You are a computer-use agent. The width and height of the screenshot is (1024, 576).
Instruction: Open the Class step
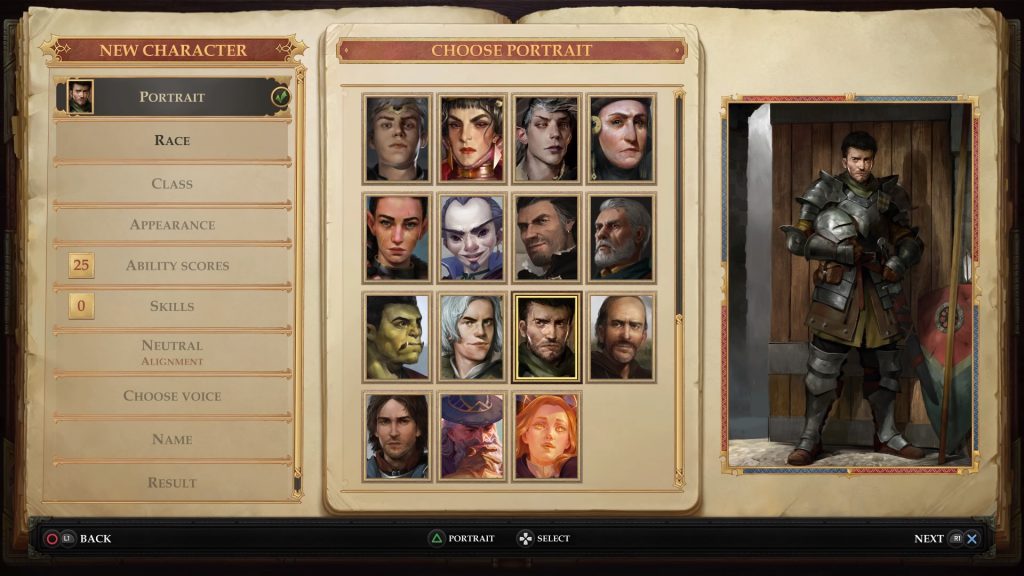[x=172, y=184]
